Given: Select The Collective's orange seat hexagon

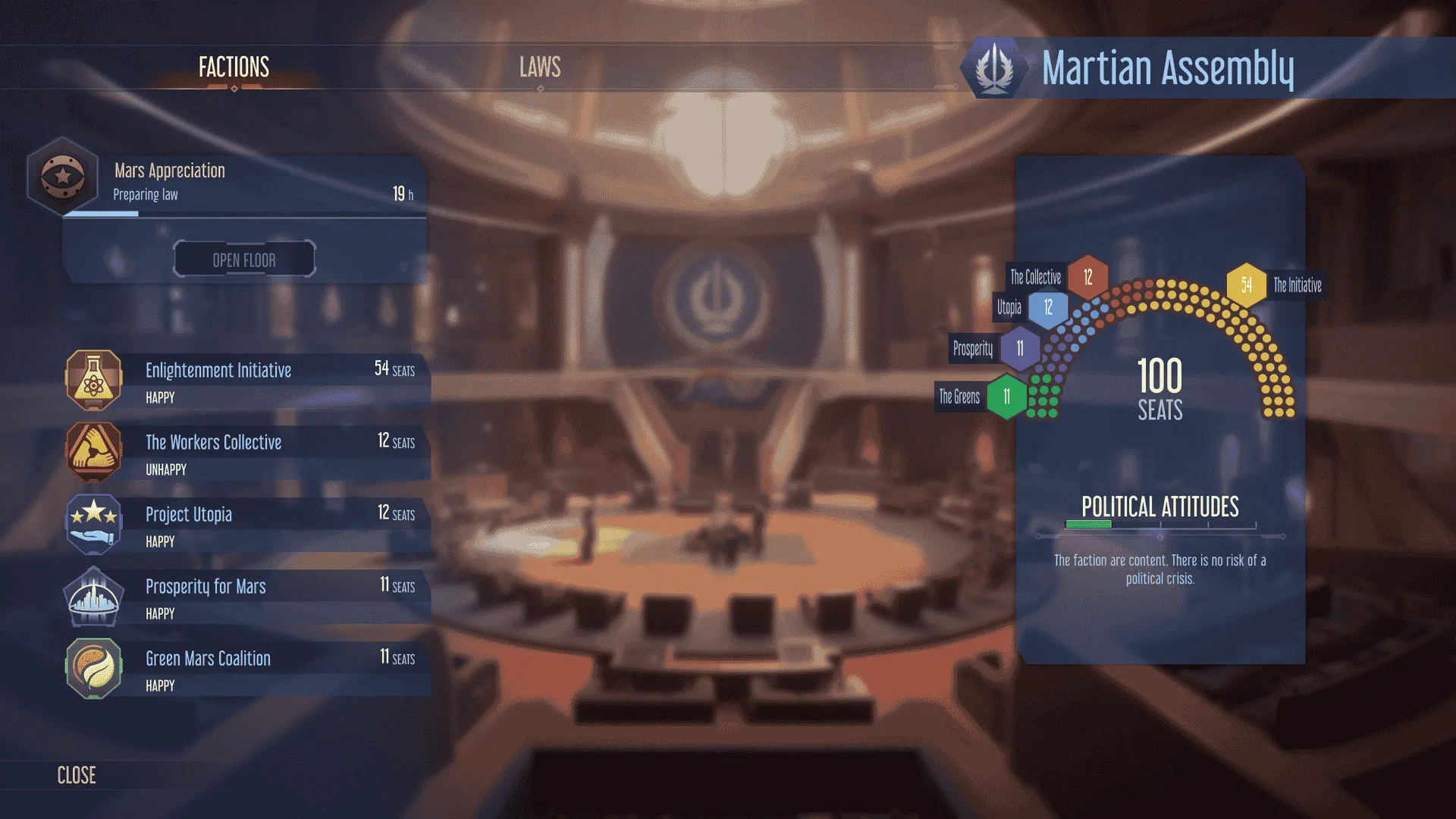Looking at the screenshot, I should pos(1087,278).
